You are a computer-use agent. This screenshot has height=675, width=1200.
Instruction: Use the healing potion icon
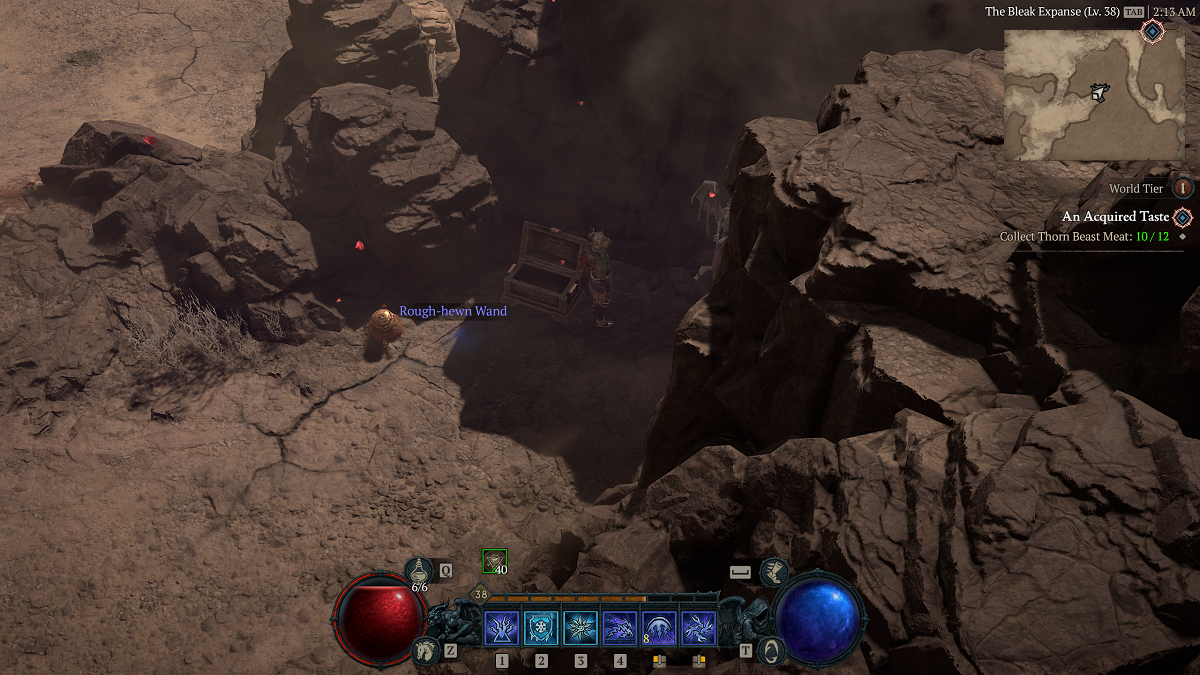coord(418,571)
